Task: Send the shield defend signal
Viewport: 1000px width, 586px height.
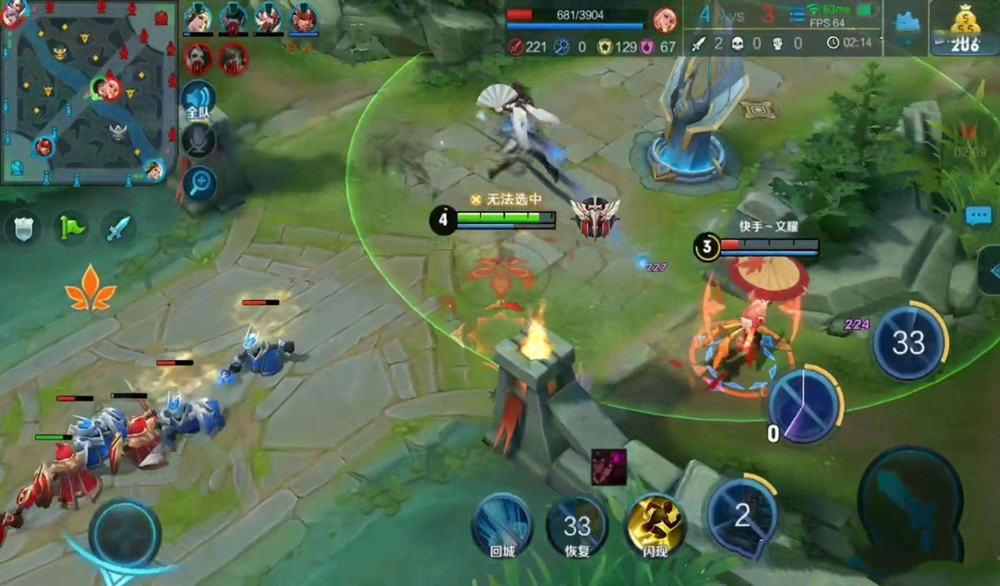Action: pyautogui.click(x=22, y=228)
